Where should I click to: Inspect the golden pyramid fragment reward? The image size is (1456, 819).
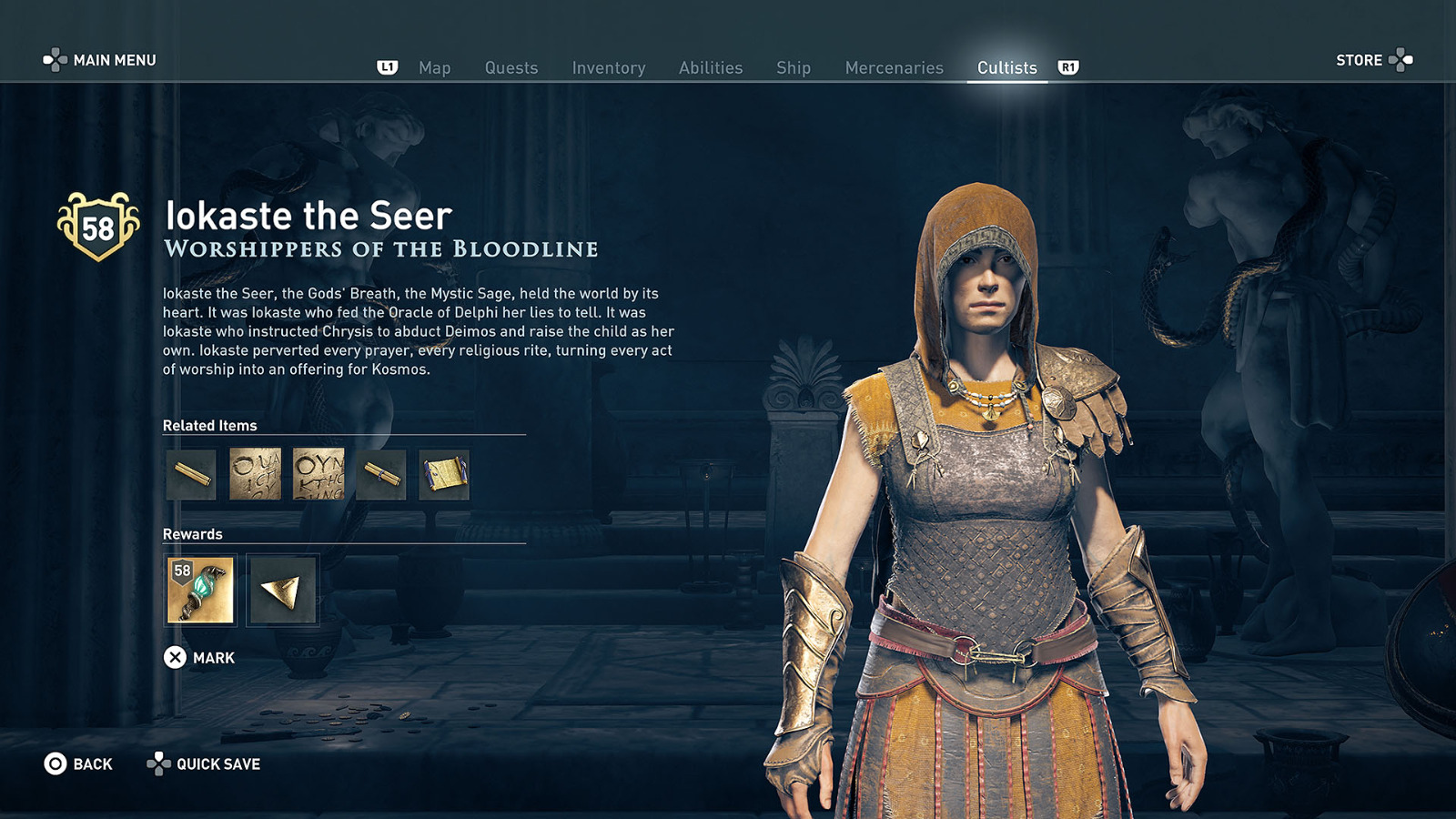tap(281, 591)
